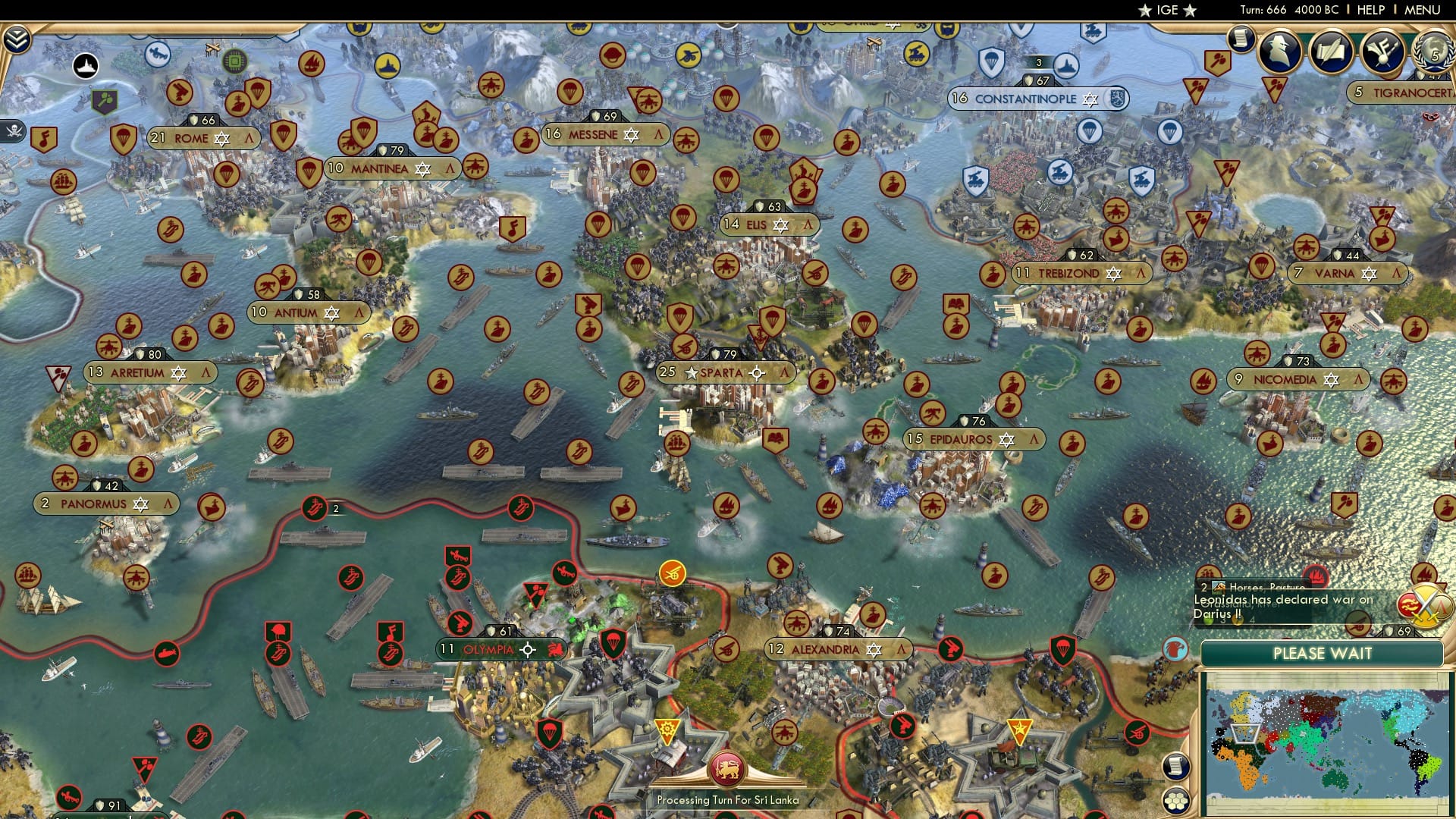Image resolution: width=1456 pixels, height=819 pixels.
Task: Open map options scroll icon beside the minimap
Action: (x=1178, y=767)
